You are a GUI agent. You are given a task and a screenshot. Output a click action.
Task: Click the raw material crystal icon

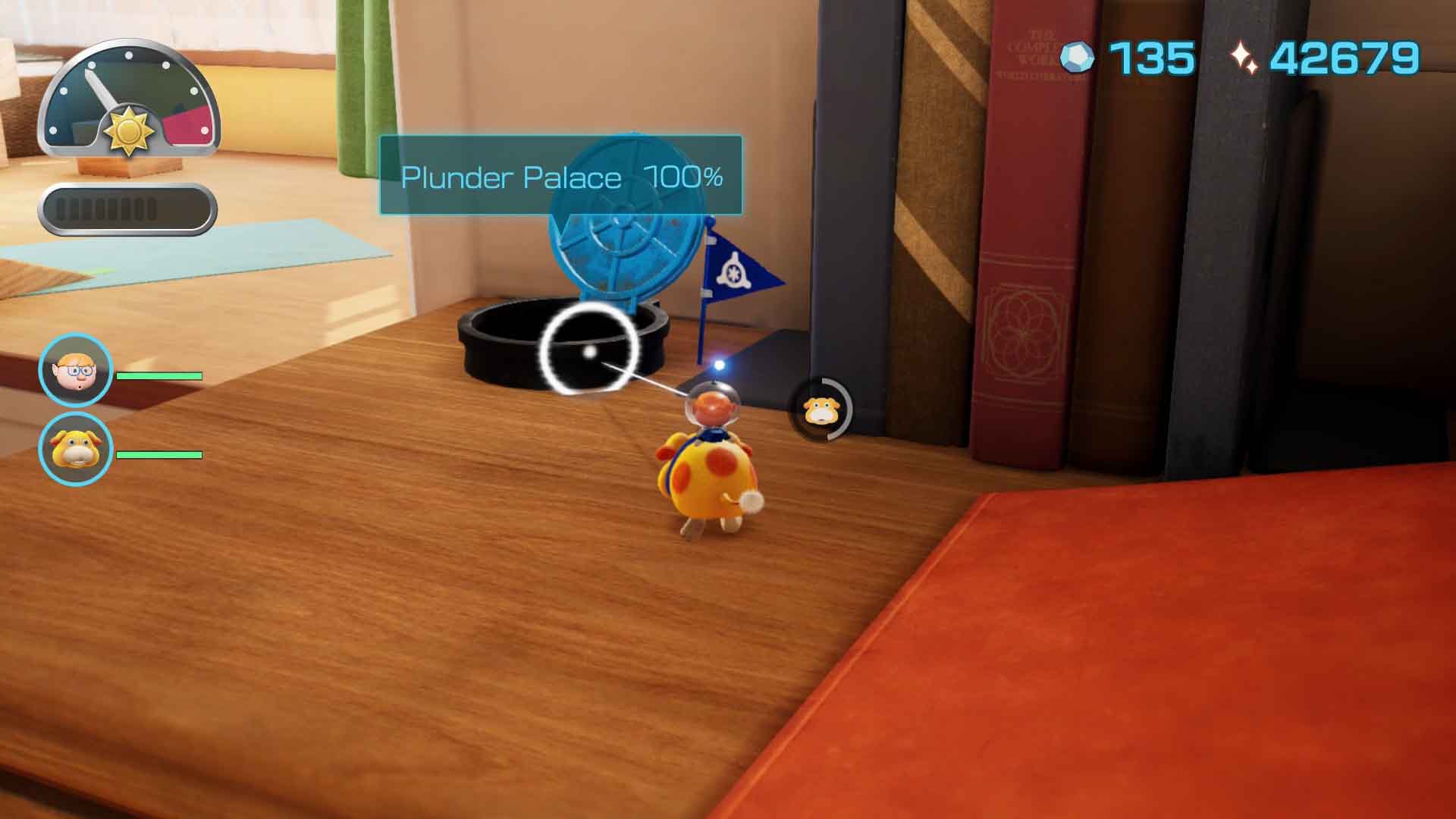click(x=1078, y=58)
